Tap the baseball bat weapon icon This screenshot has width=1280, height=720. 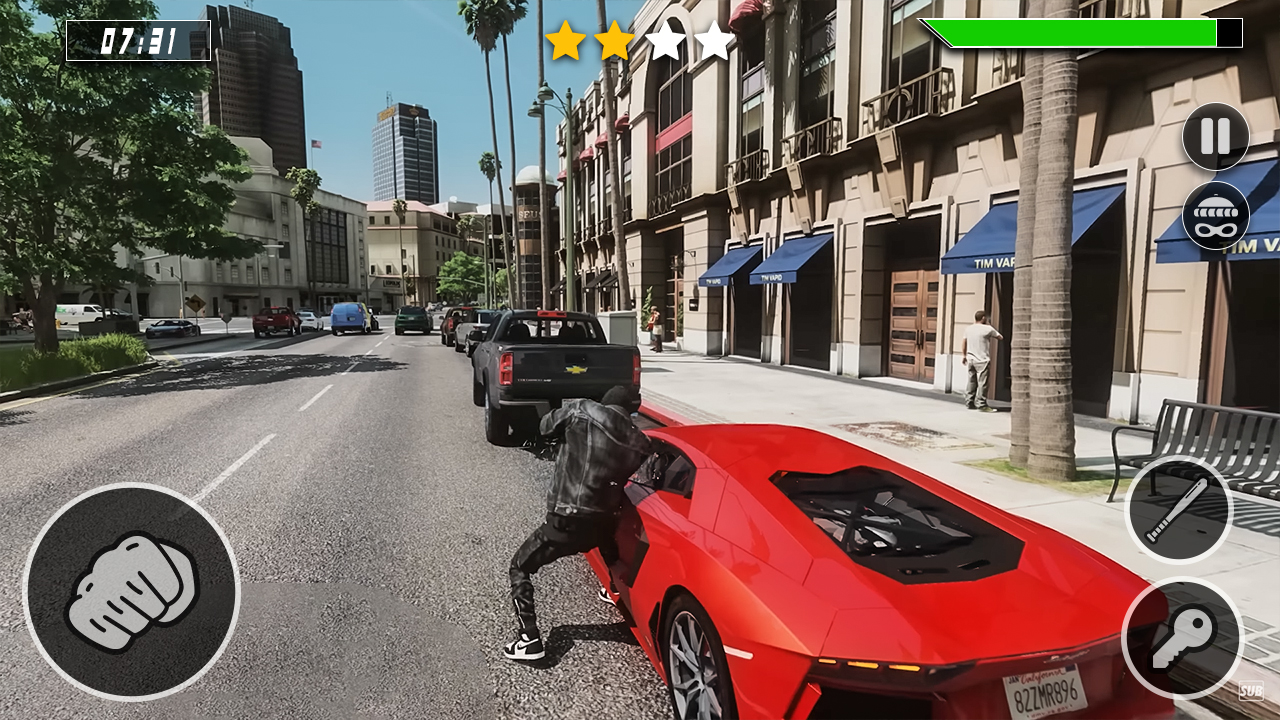click(x=1178, y=510)
